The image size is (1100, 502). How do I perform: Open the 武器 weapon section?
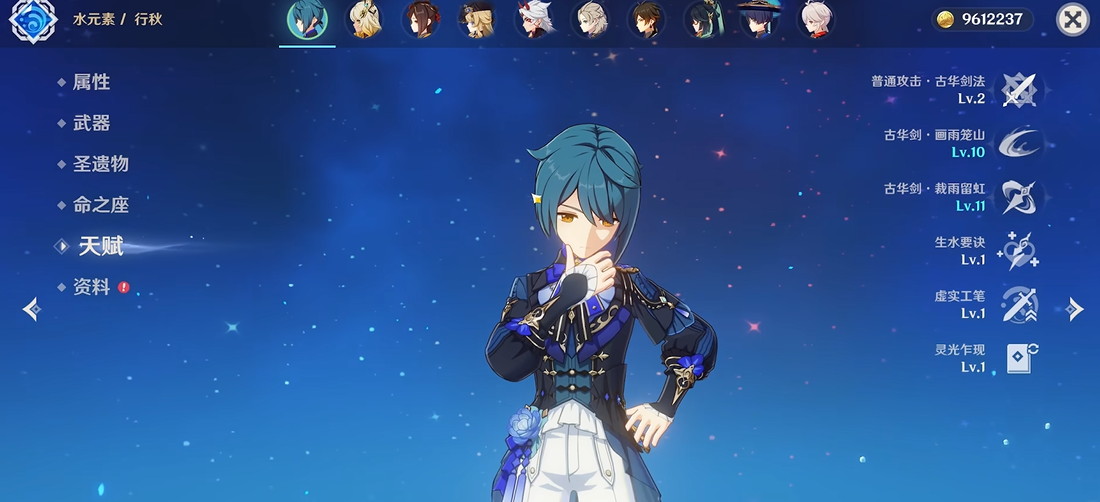point(91,123)
